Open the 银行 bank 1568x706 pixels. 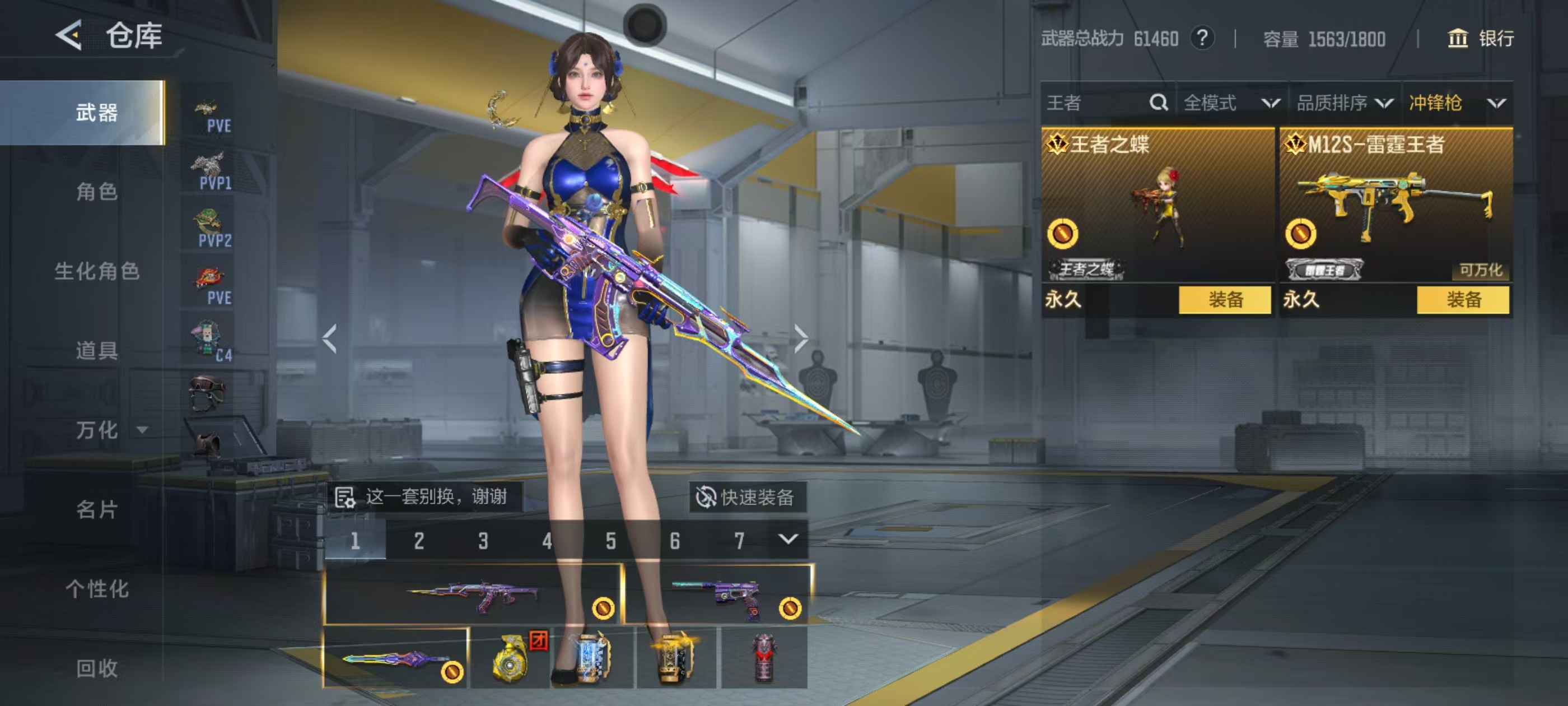(1480, 38)
